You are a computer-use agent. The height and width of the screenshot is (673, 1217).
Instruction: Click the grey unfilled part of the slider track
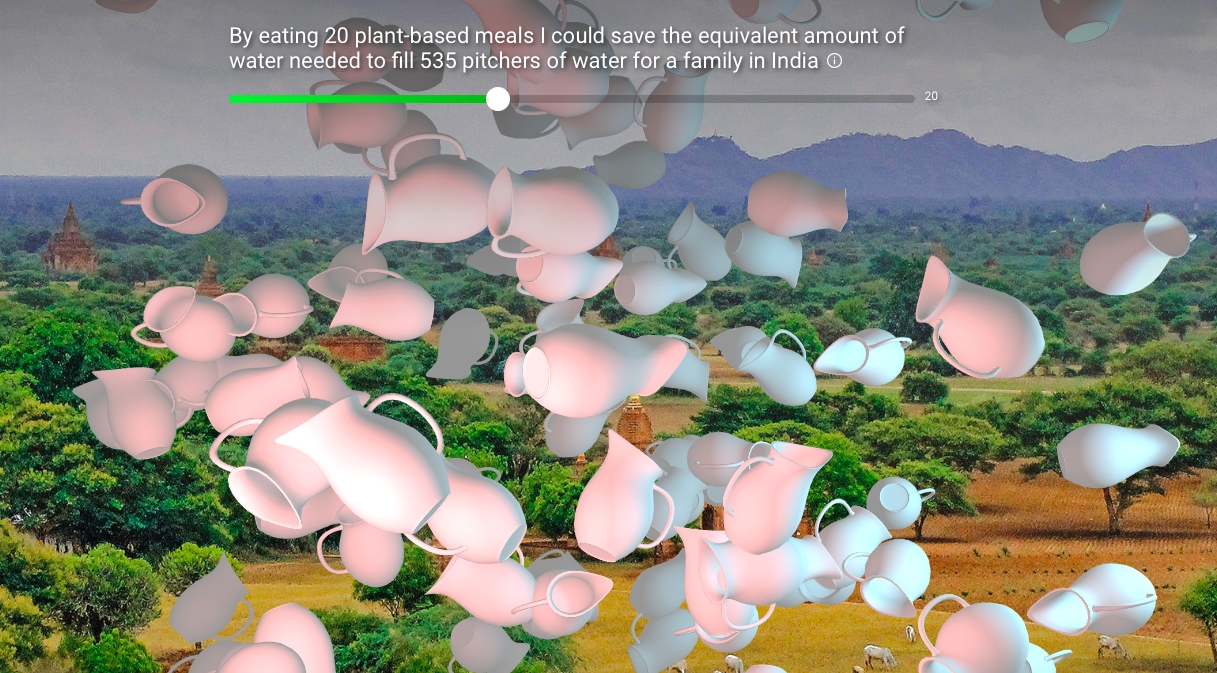(710, 98)
